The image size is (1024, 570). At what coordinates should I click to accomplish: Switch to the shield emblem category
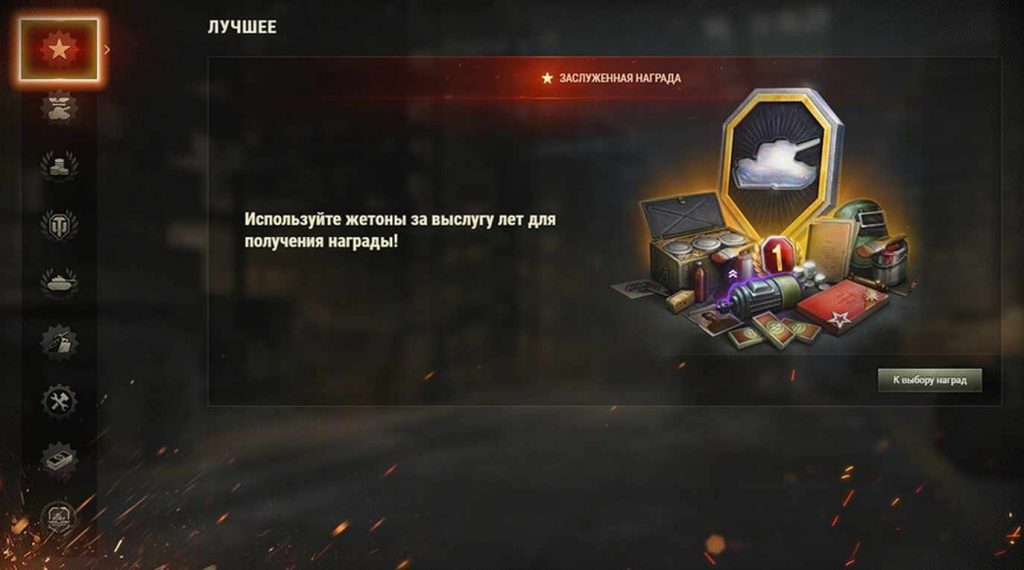tap(59, 223)
